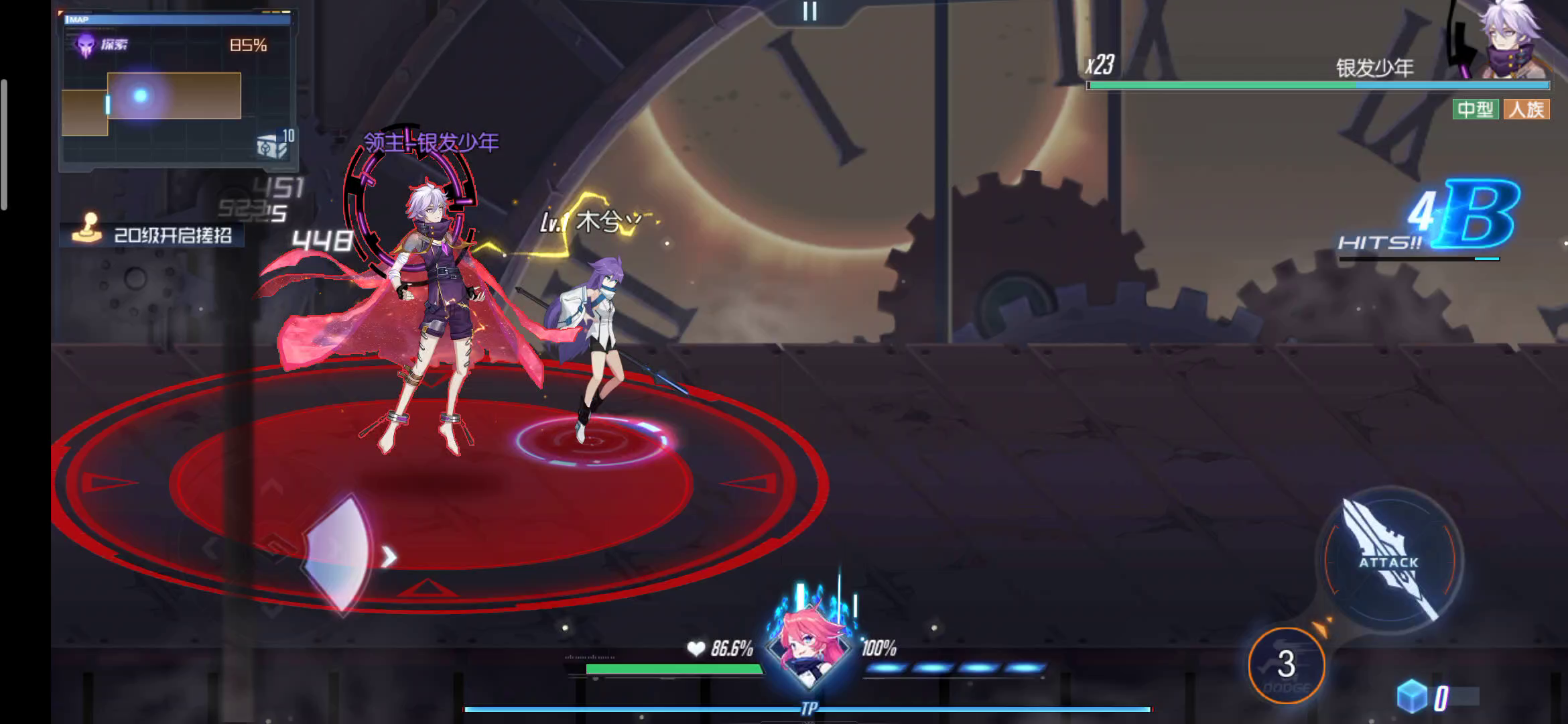1568x724 pixels.
Task: Tap the blue cube item counter
Action: (x=1413, y=697)
